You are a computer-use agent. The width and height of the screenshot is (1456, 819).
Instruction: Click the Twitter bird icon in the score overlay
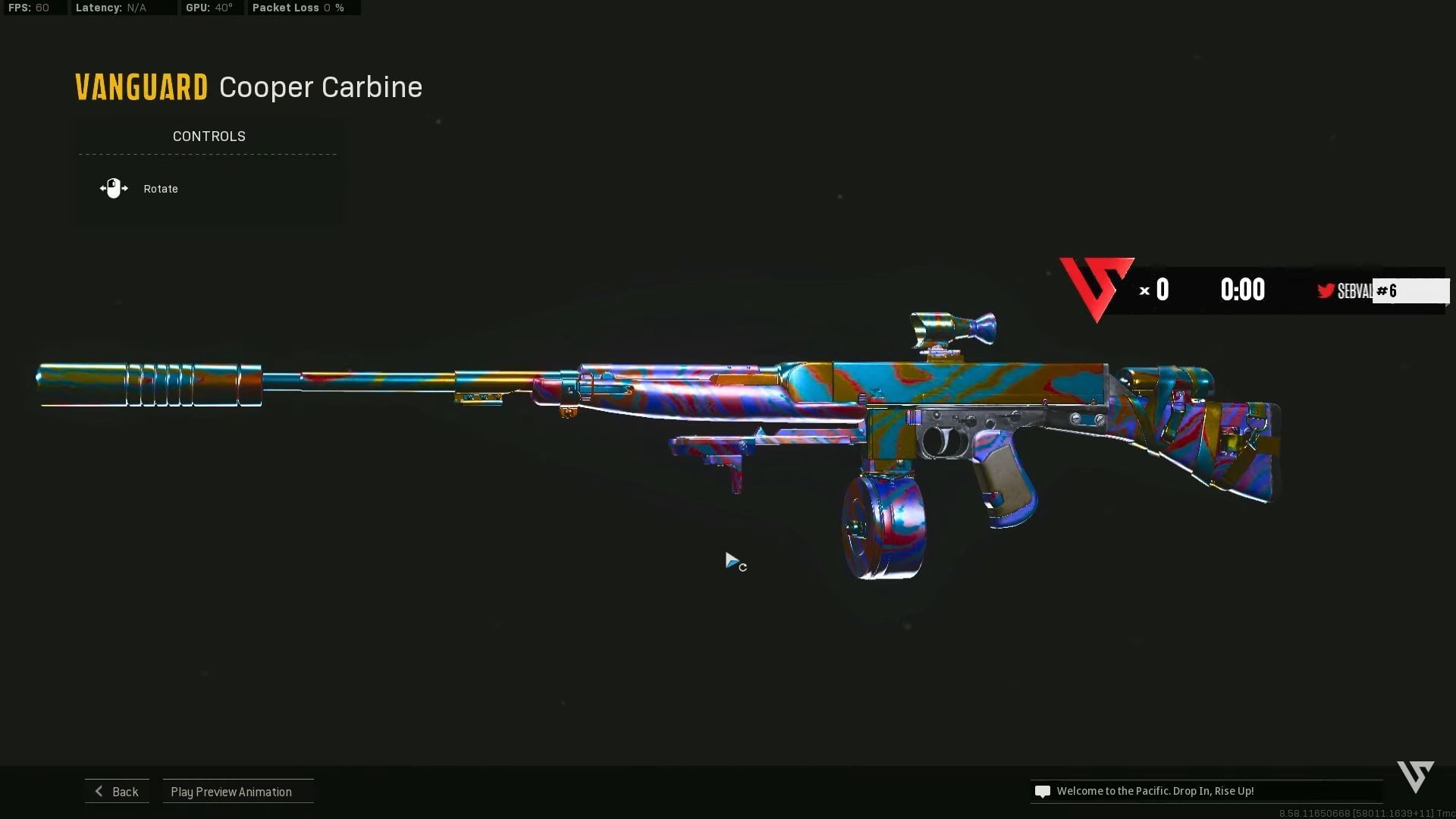tap(1326, 290)
